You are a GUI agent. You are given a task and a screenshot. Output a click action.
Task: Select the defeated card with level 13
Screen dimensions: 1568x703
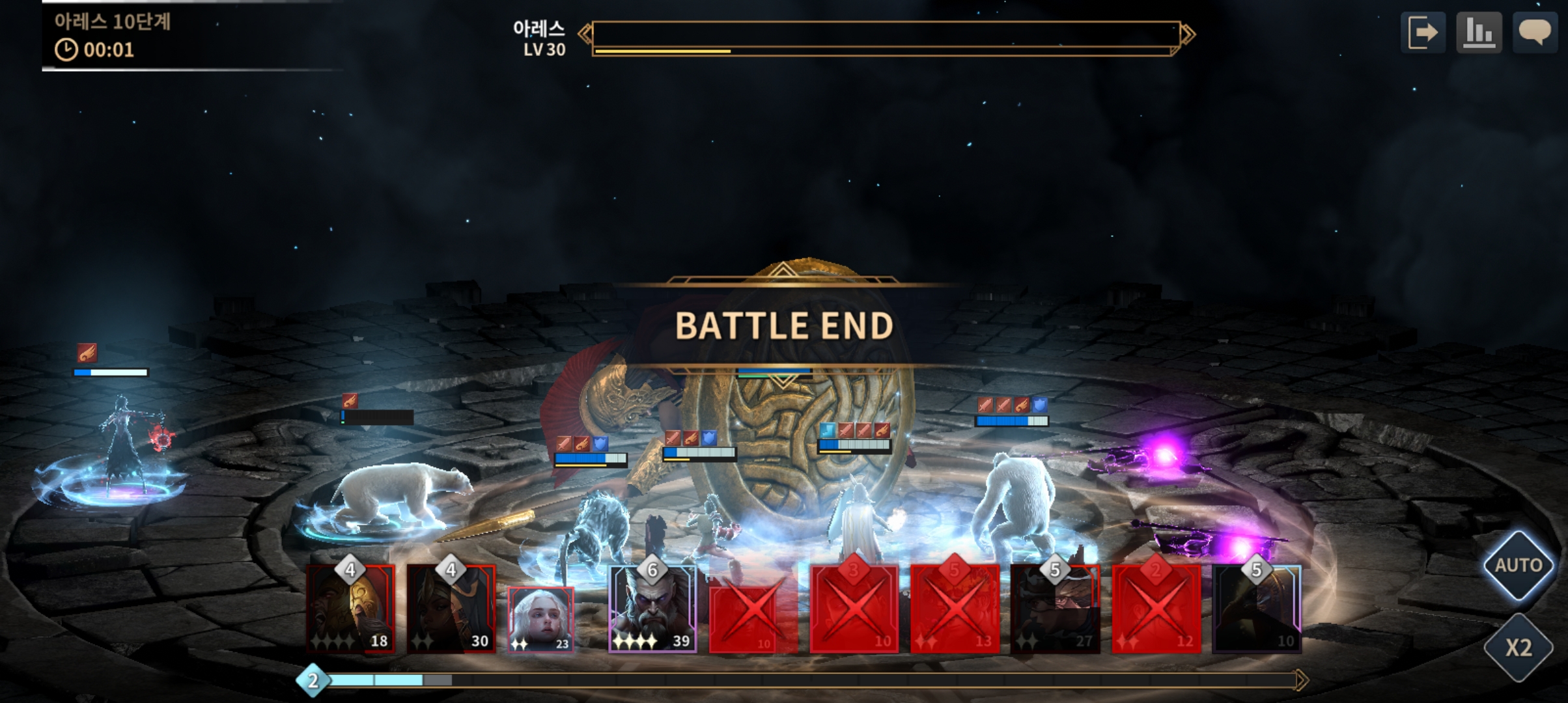pyautogui.click(x=955, y=609)
